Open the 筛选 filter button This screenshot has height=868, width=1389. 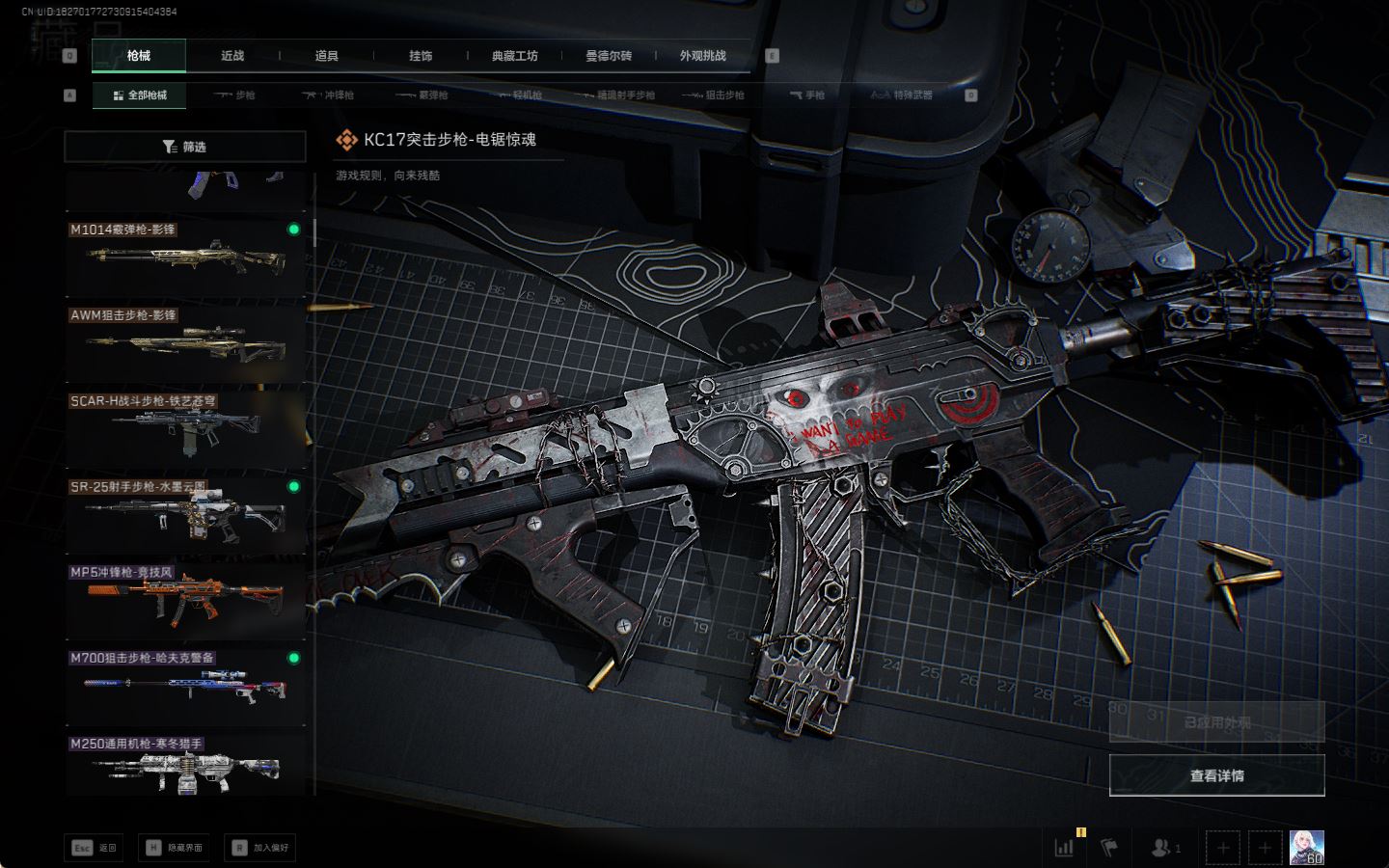pyautogui.click(x=185, y=147)
